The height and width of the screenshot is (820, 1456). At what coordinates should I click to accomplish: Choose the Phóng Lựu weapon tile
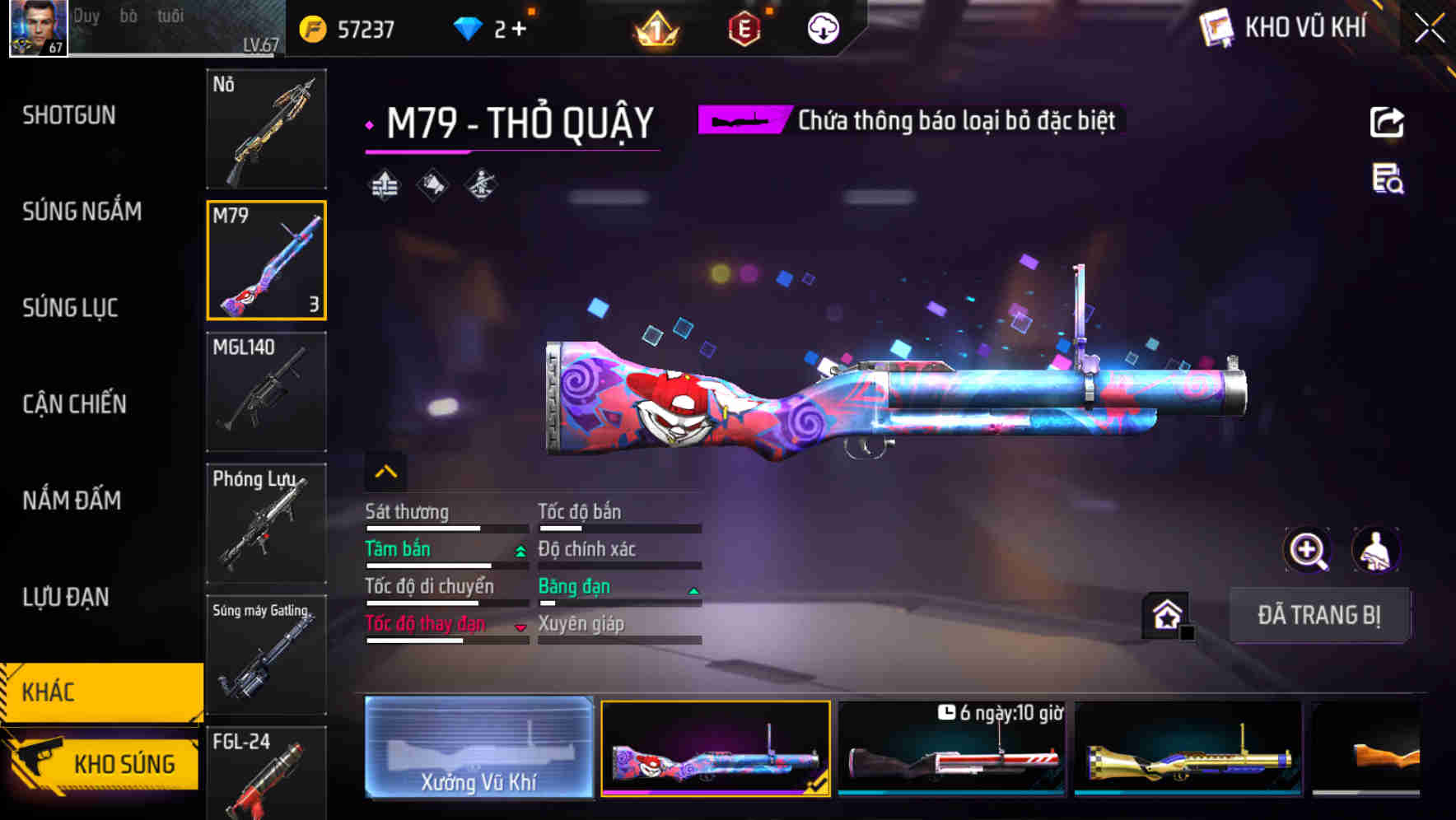click(266, 524)
